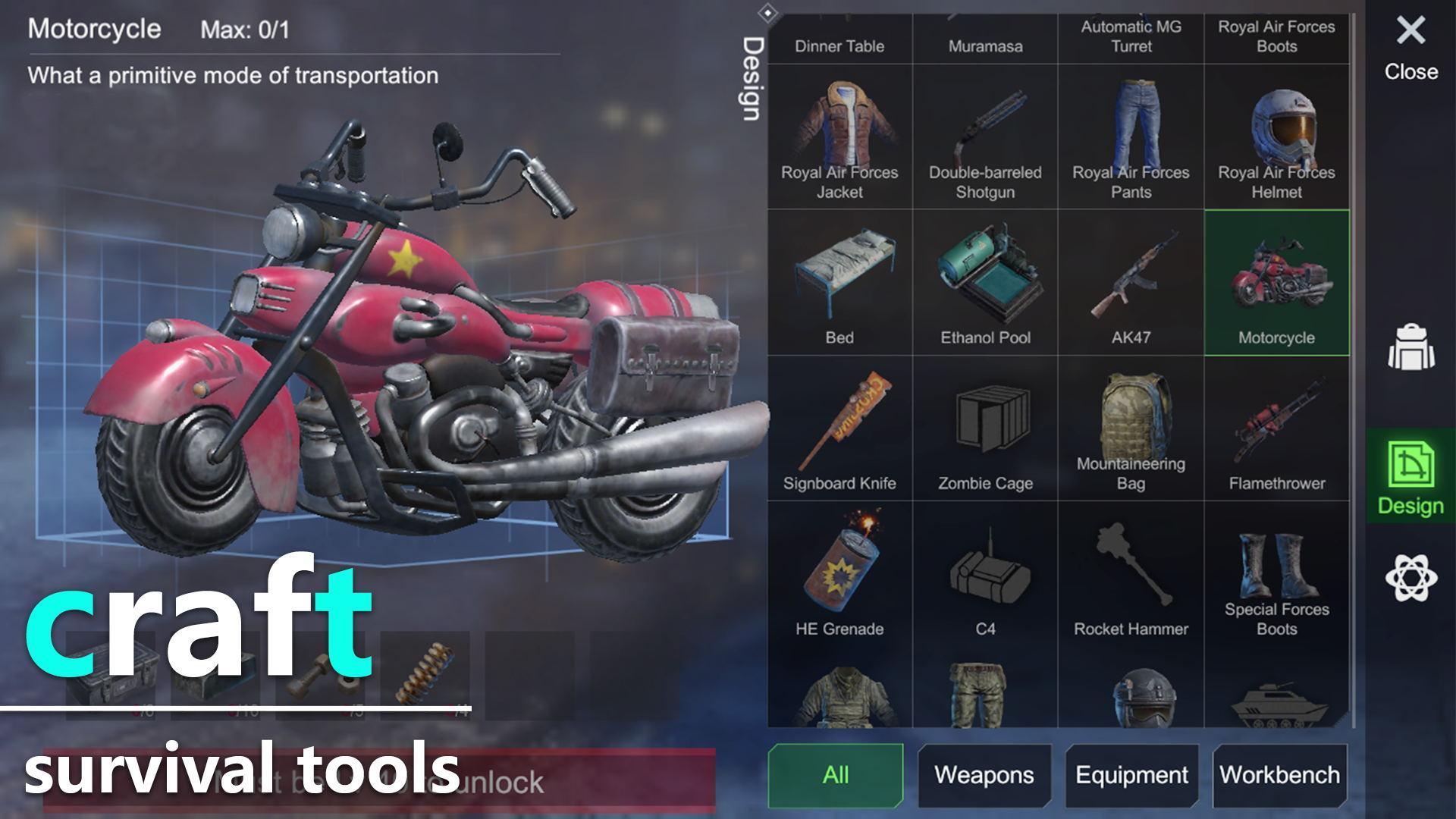Switch to the Equipment filter tab
Screen dimensions: 1456x819
(1131, 775)
